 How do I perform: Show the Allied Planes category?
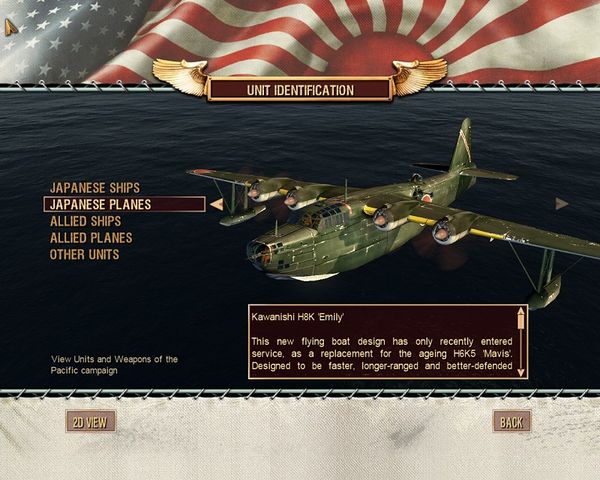click(90, 238)
